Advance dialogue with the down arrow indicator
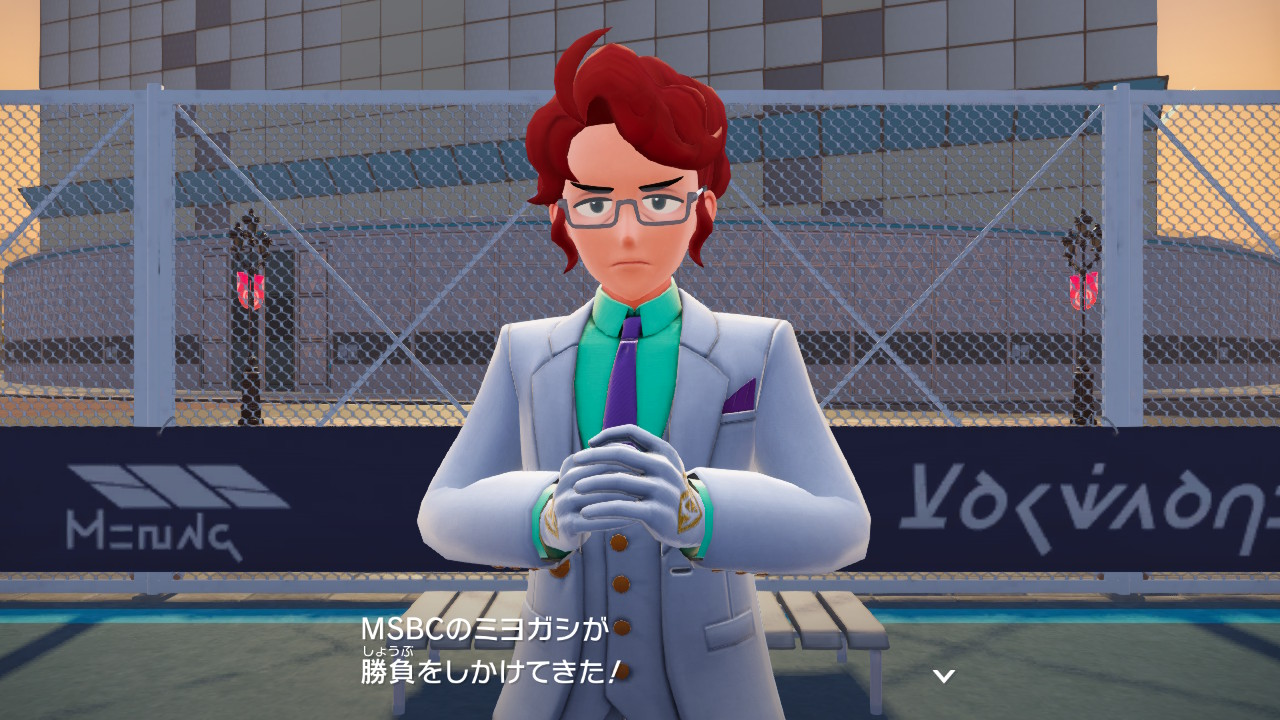This screenshot has height=720, width=1280. (x=943, y=676)
